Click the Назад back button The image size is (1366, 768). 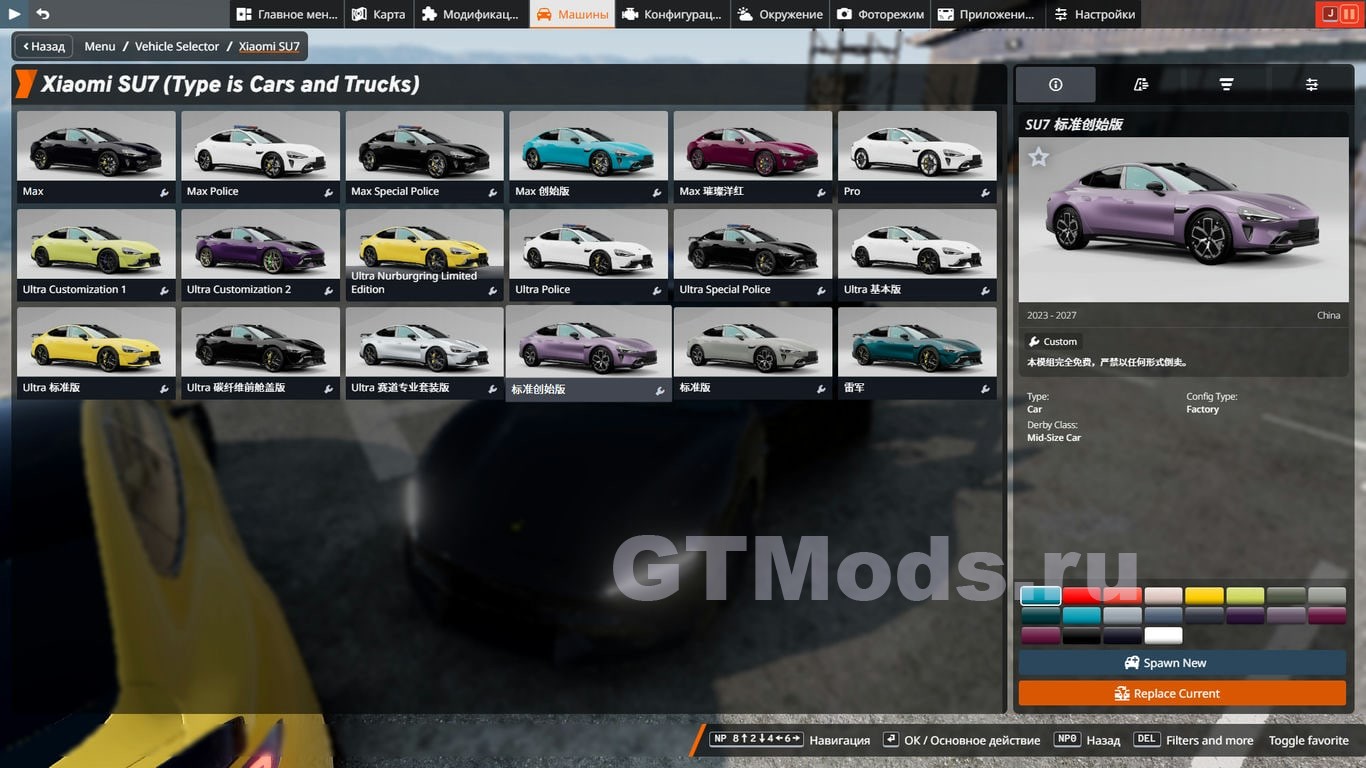[44, 46]
